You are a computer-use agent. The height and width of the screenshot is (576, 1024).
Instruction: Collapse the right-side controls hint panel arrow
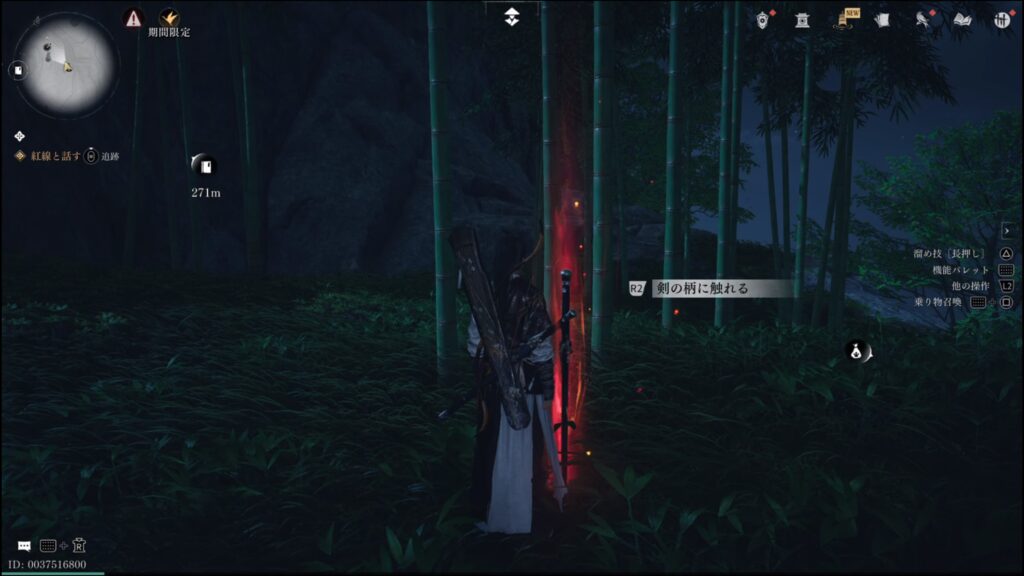tap(1006, 231)
